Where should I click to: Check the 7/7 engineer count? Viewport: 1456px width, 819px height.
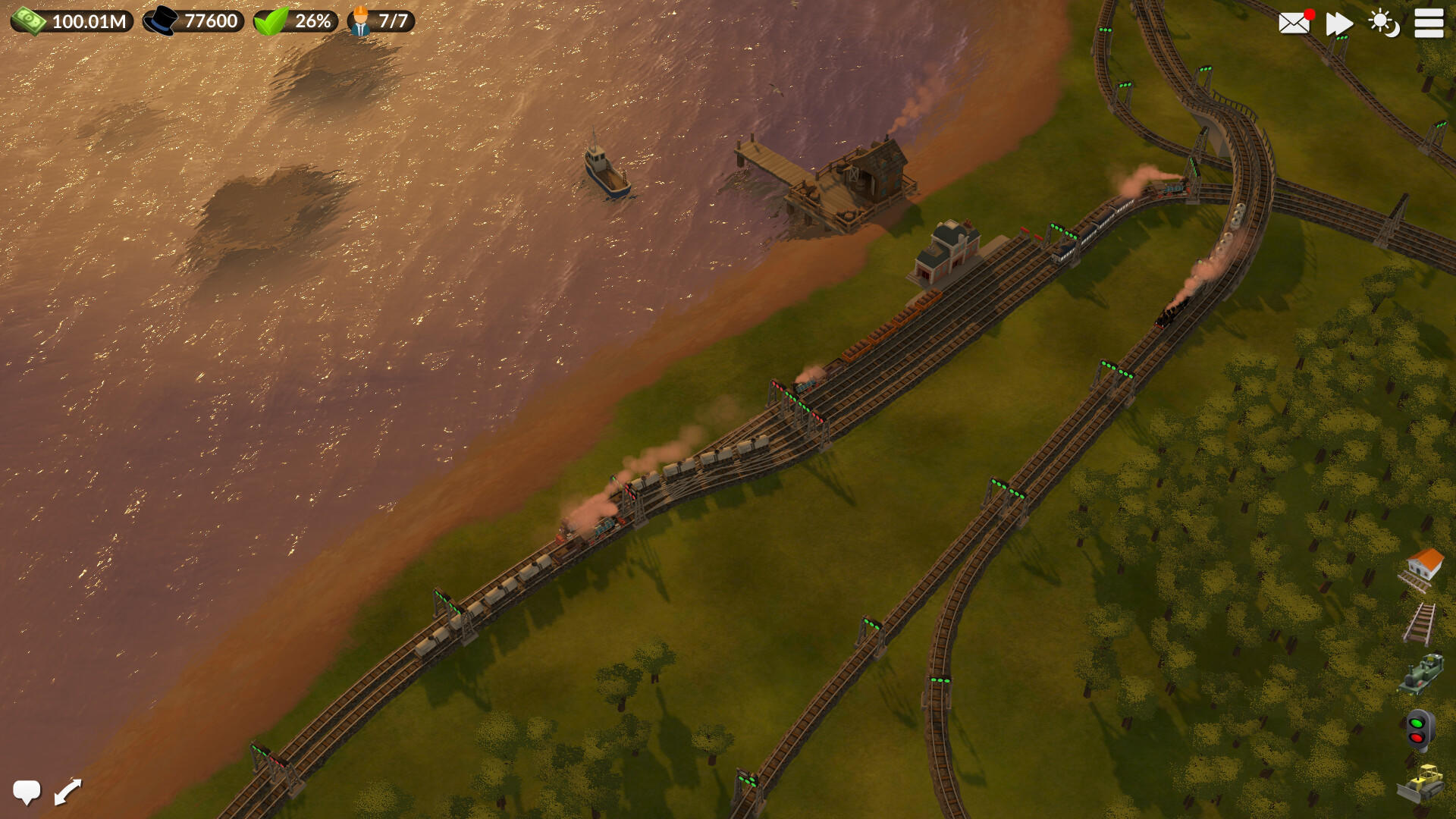tap(379, 20)
